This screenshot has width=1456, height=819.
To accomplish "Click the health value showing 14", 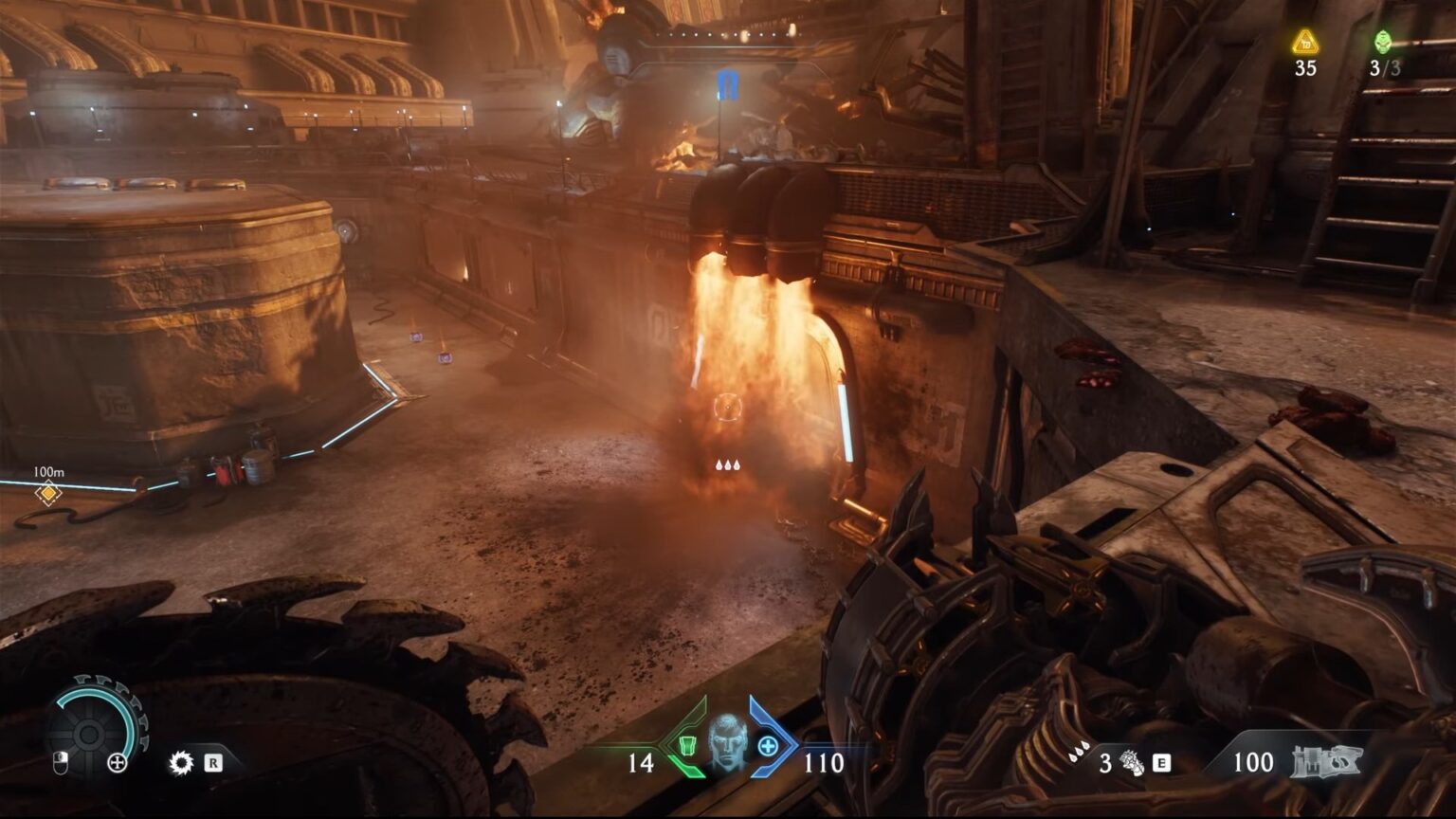I will 639,761.
